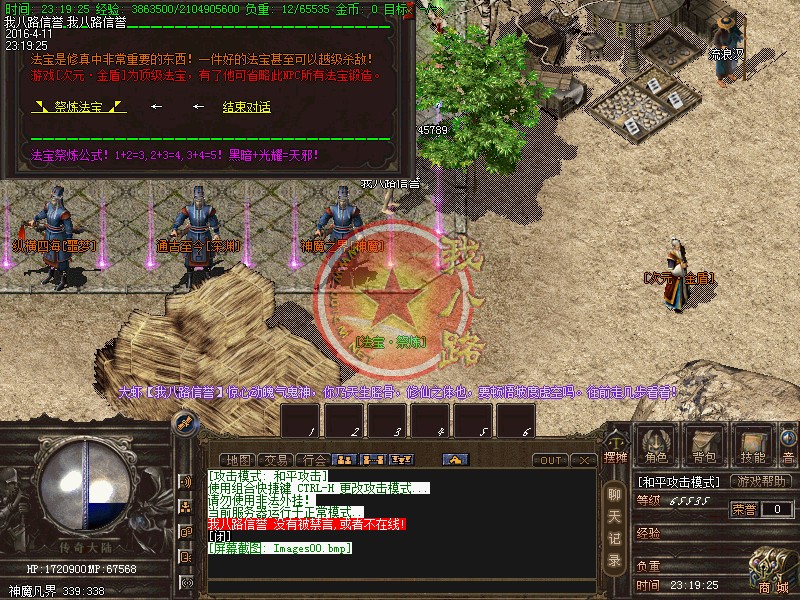
Task: Open the 行会 guild tab
Action: pos(314,460)
